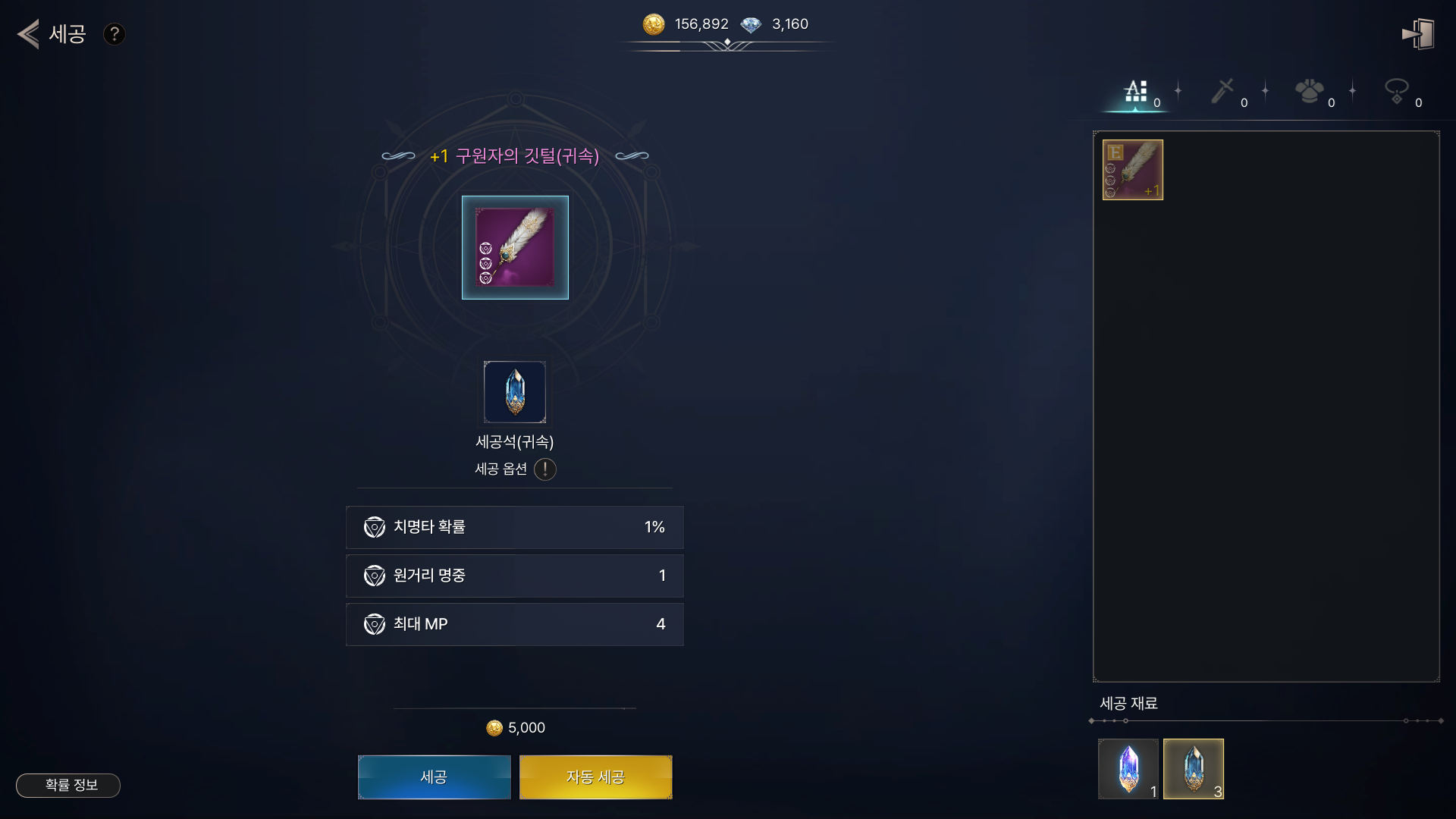Open the question mark help icon
This screenshot has width=1456, height=819.
click(115, 34)
